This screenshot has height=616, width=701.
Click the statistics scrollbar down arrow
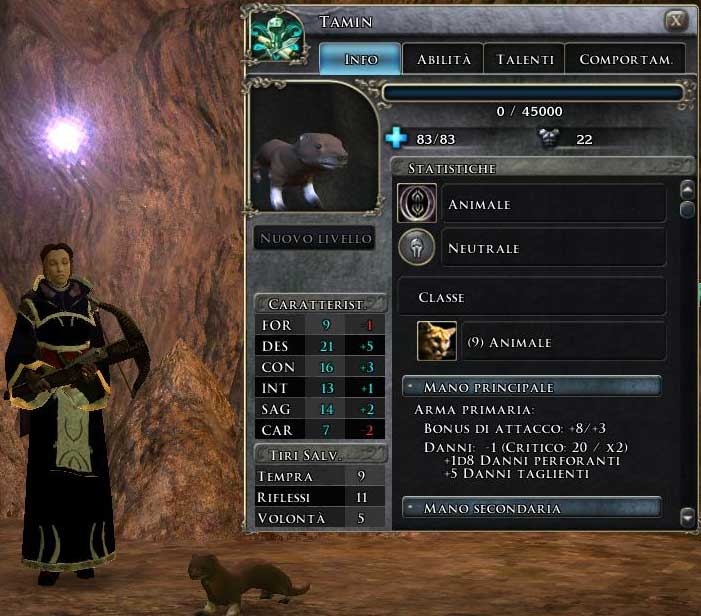pos(687,517)
